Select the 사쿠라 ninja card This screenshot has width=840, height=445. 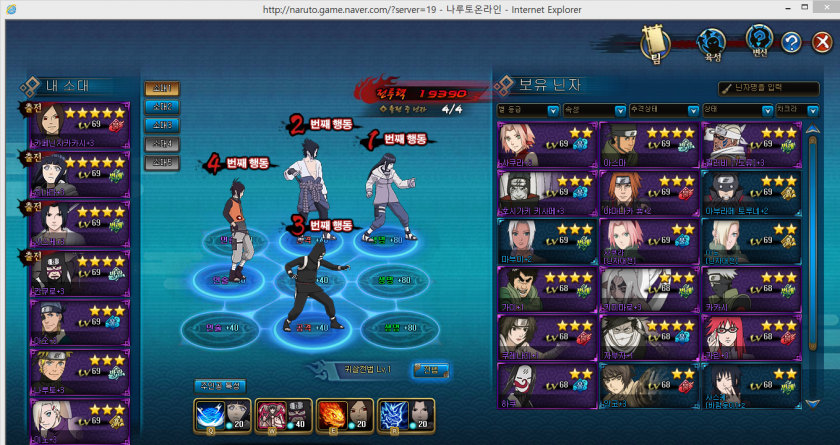click(x=547, y=144)
